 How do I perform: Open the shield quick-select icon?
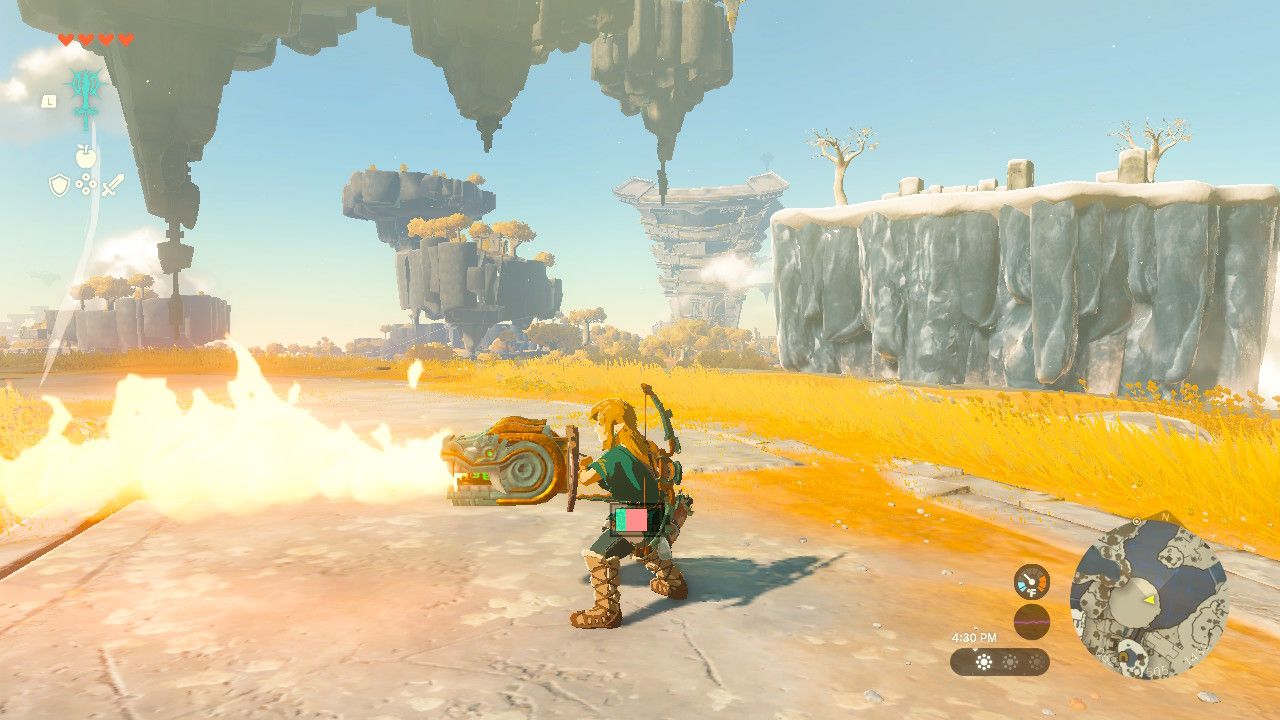click(59, 185)
